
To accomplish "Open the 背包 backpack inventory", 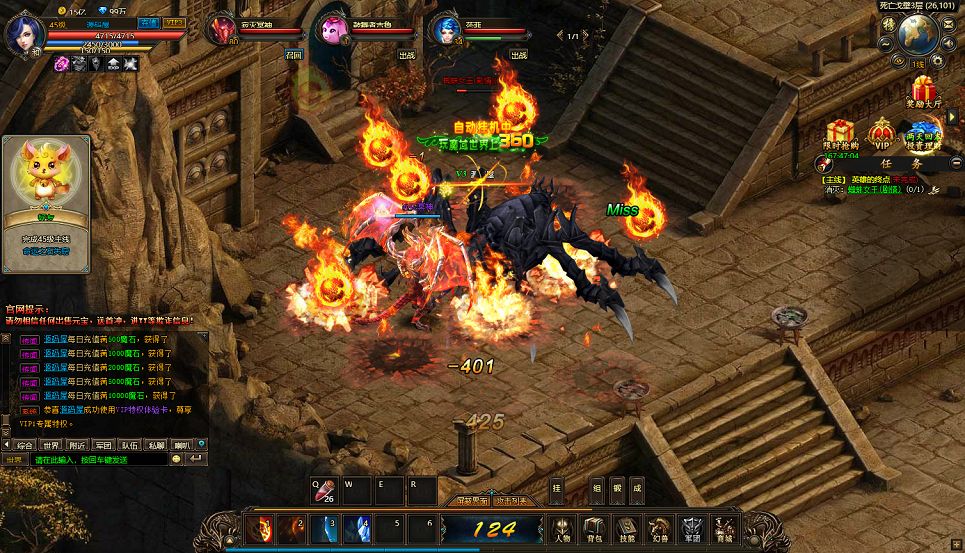I will point(595,528).
